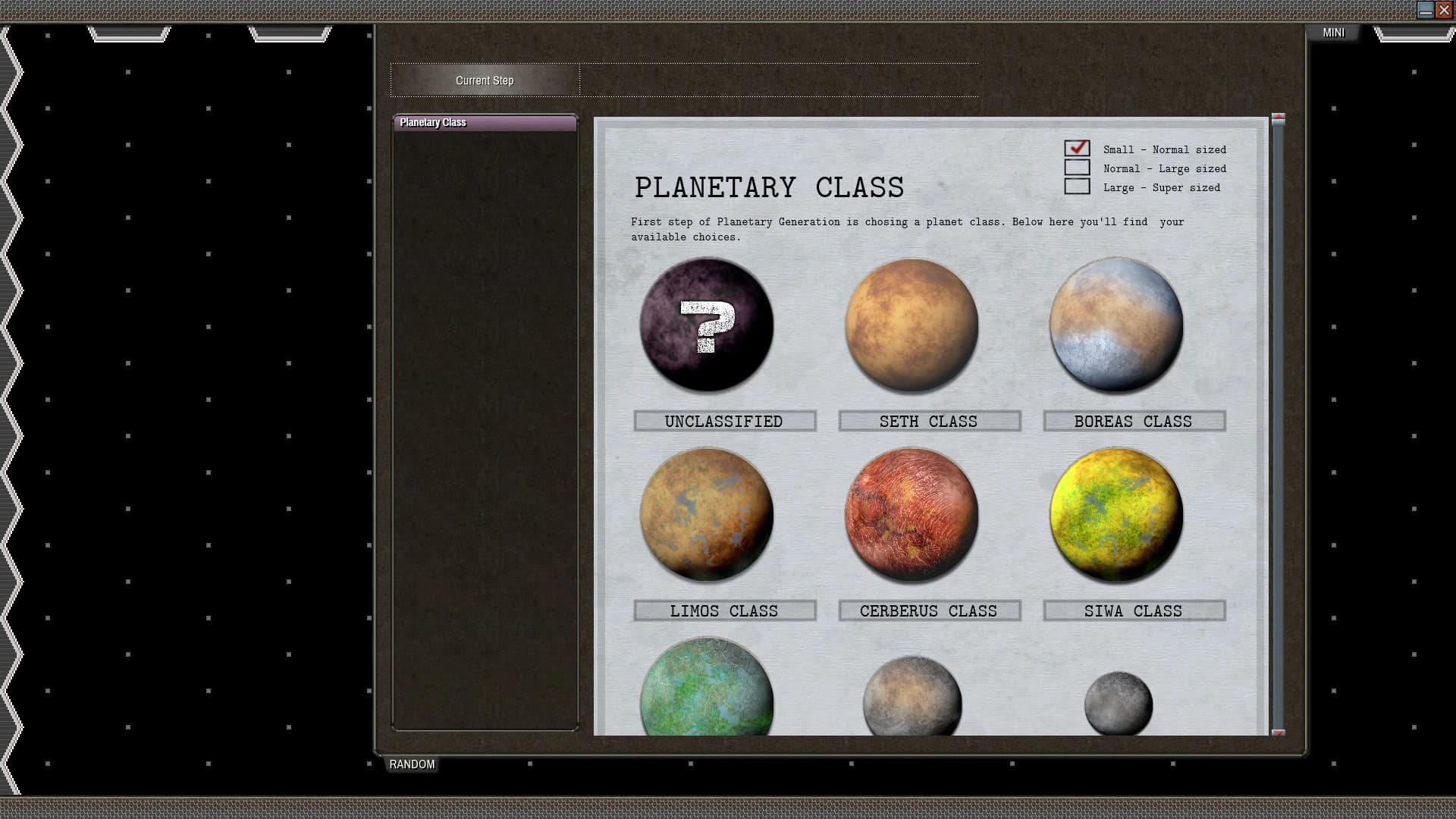
Task: Enable the Large - Super sized option
Action: (1076, 187)
